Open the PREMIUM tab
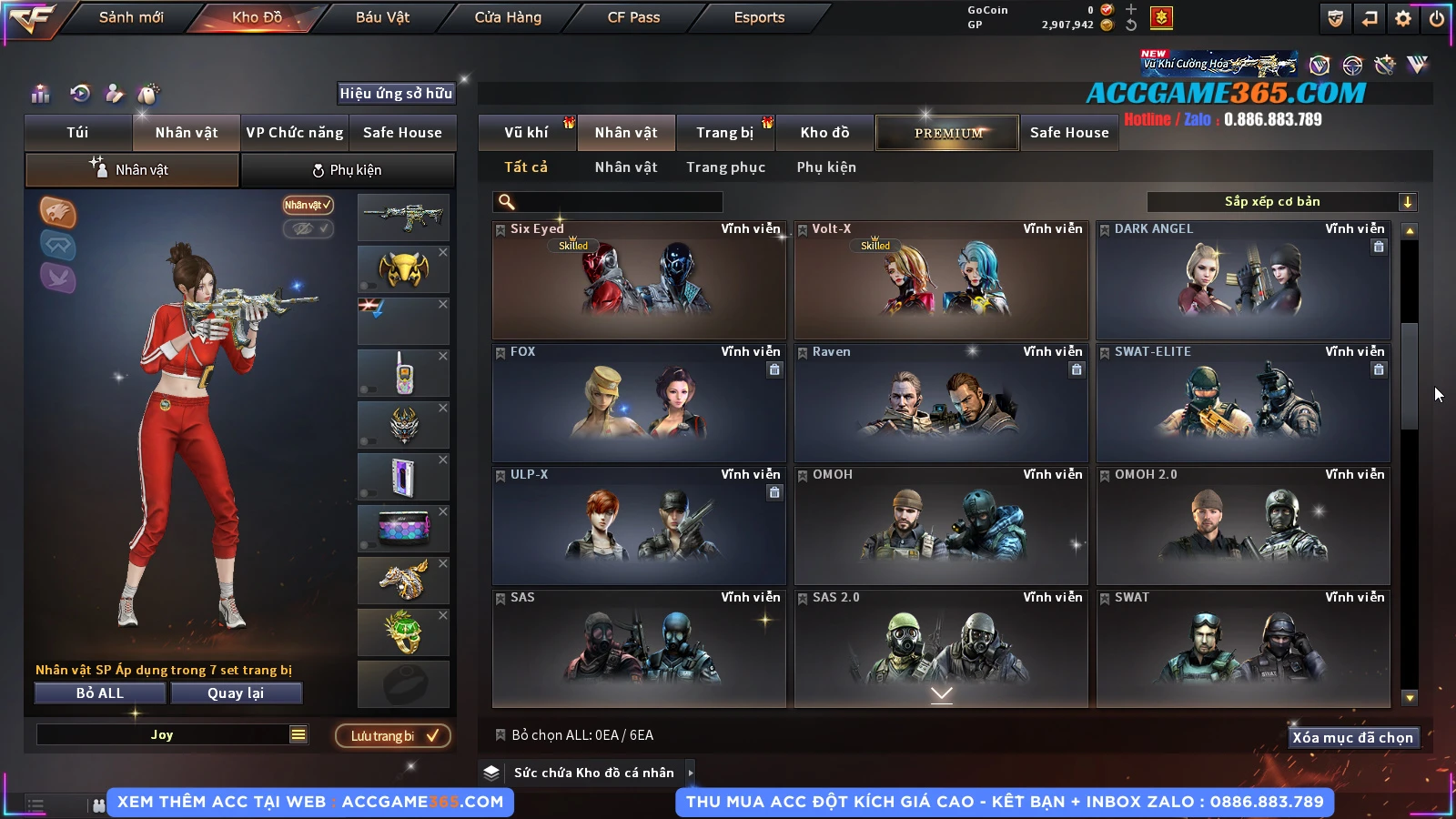 (x=947, y=133)
